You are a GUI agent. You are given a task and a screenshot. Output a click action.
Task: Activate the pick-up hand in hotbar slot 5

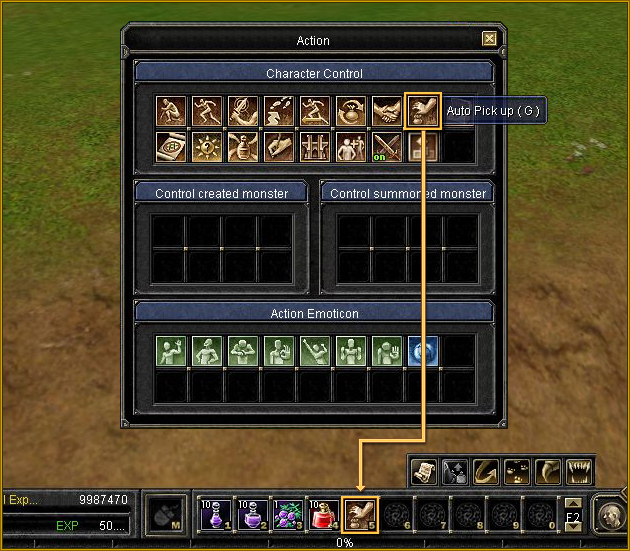(x=360, y=514)
